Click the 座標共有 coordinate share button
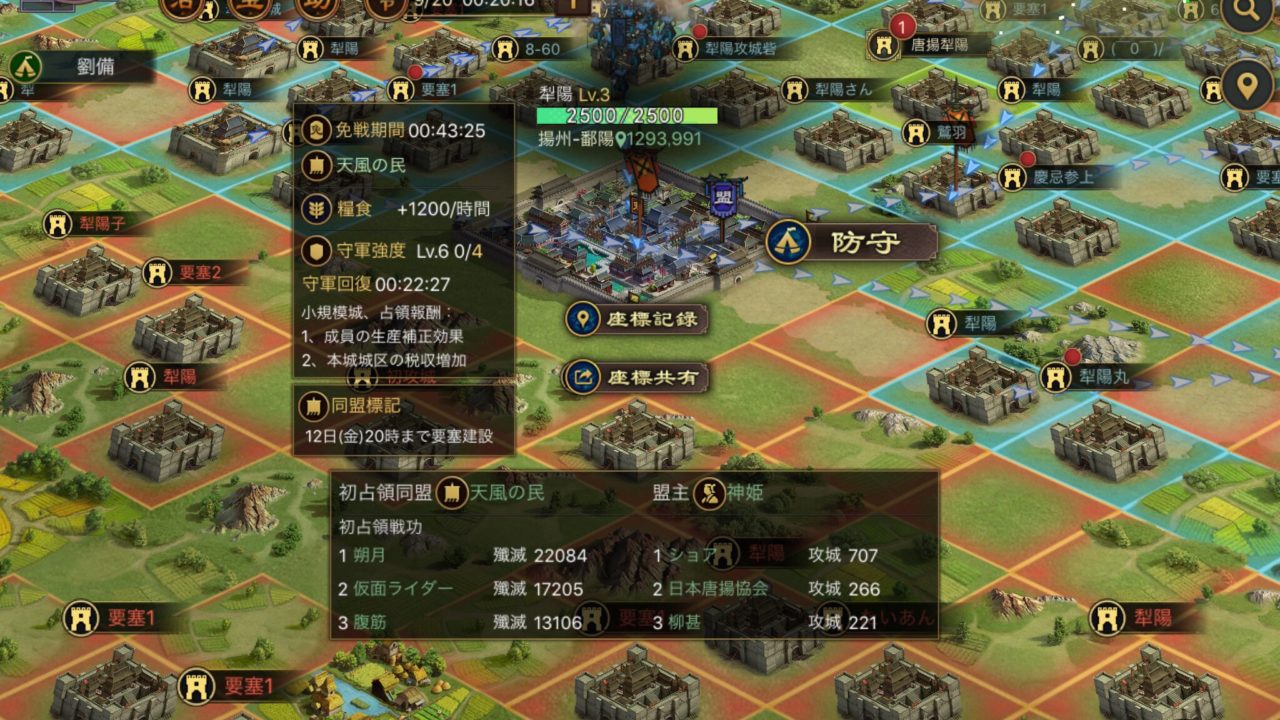1280x720 pixels. click(636, 377)
